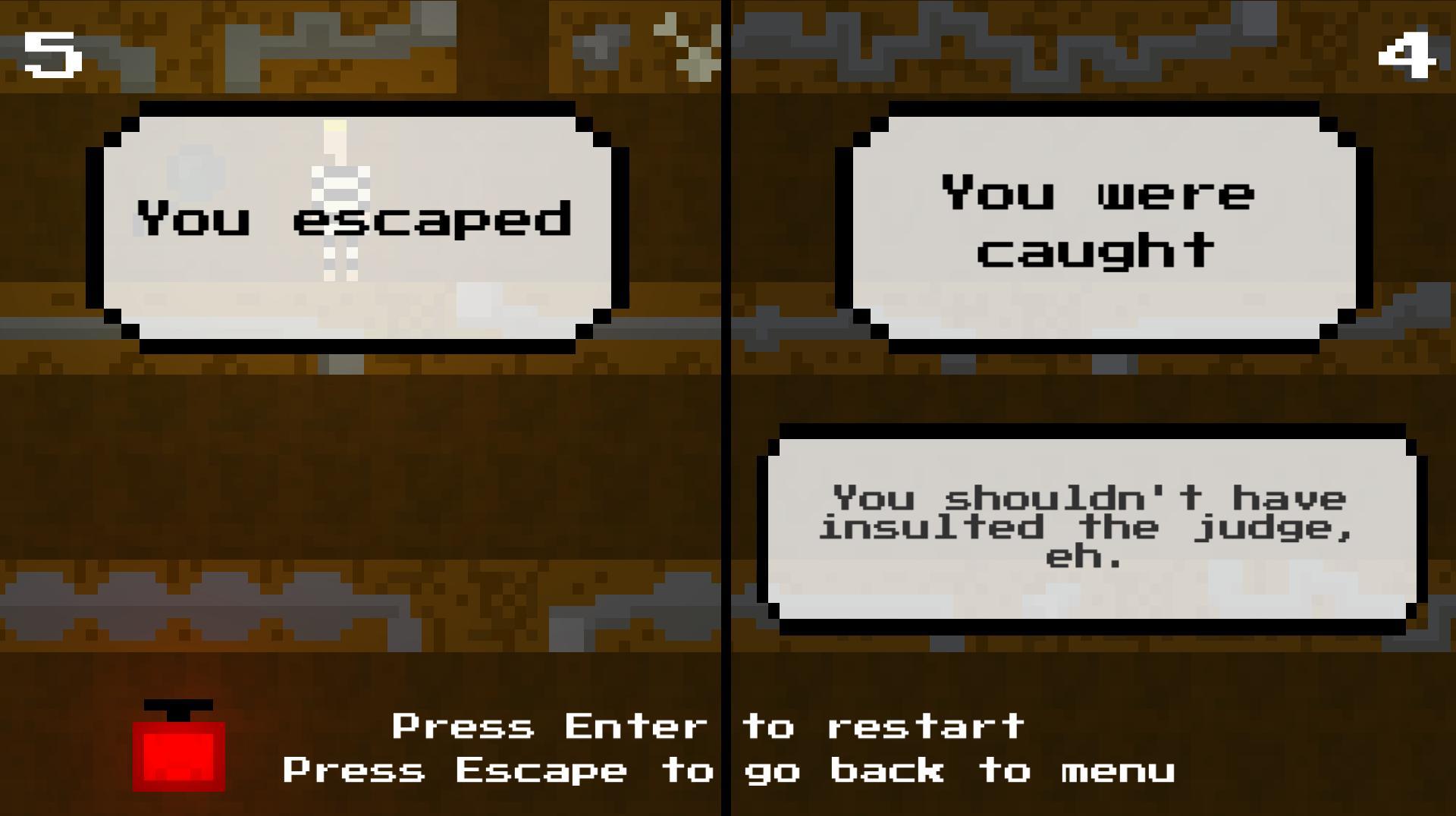The height and width of the screenshot is (816, 1456).
Task: Click 'Press Escape to go back to menu' text
Action: point(728,770)
